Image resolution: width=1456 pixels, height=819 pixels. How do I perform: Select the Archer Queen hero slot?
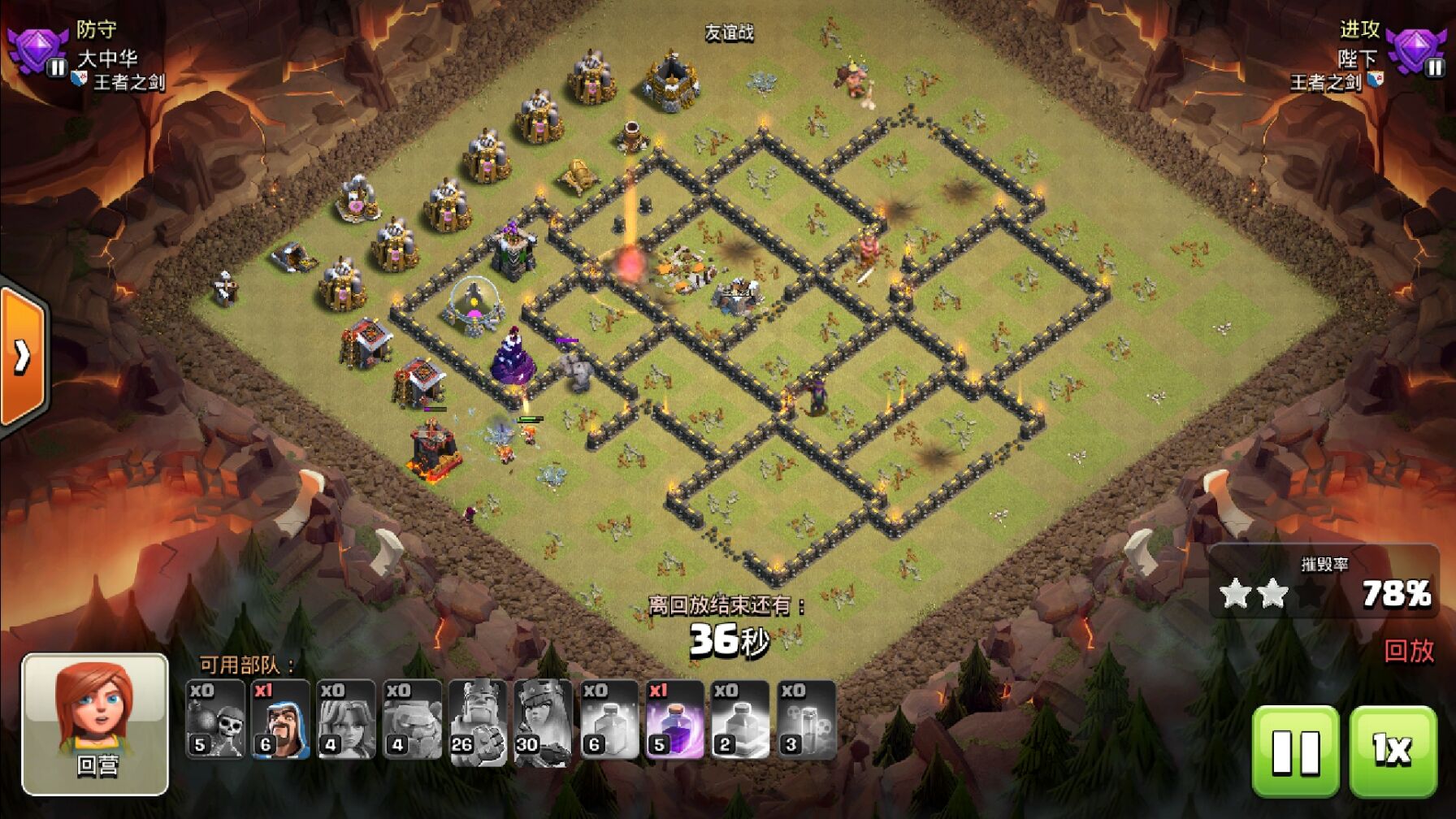pyautogui.click(x=544, y=720)
